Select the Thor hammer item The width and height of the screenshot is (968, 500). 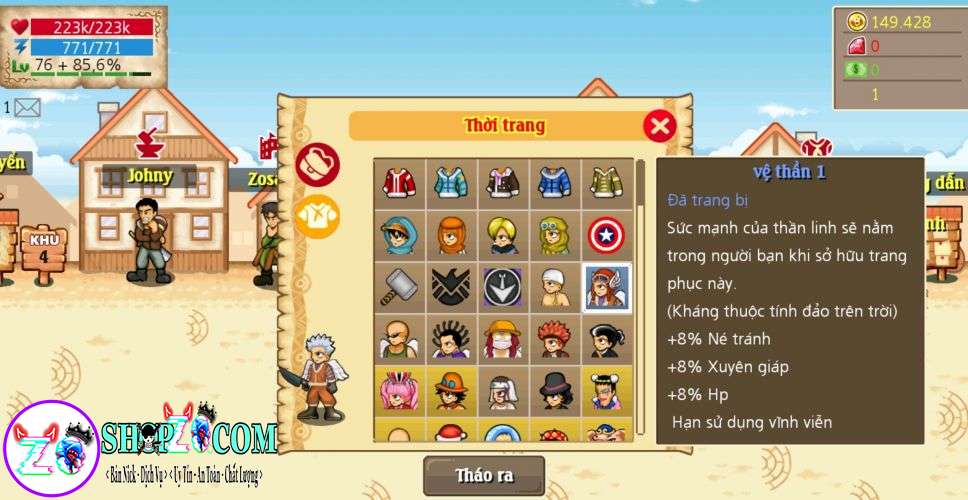[x=399, y=287]
